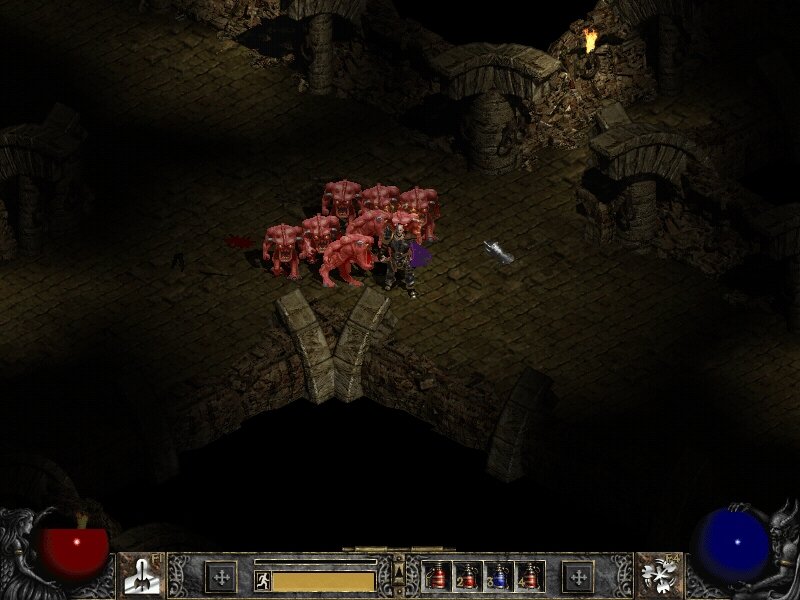Use the last red potion in the belt
Image resolution: width=800 pixels, height=600 pixels.
click(x=529, y=576)
